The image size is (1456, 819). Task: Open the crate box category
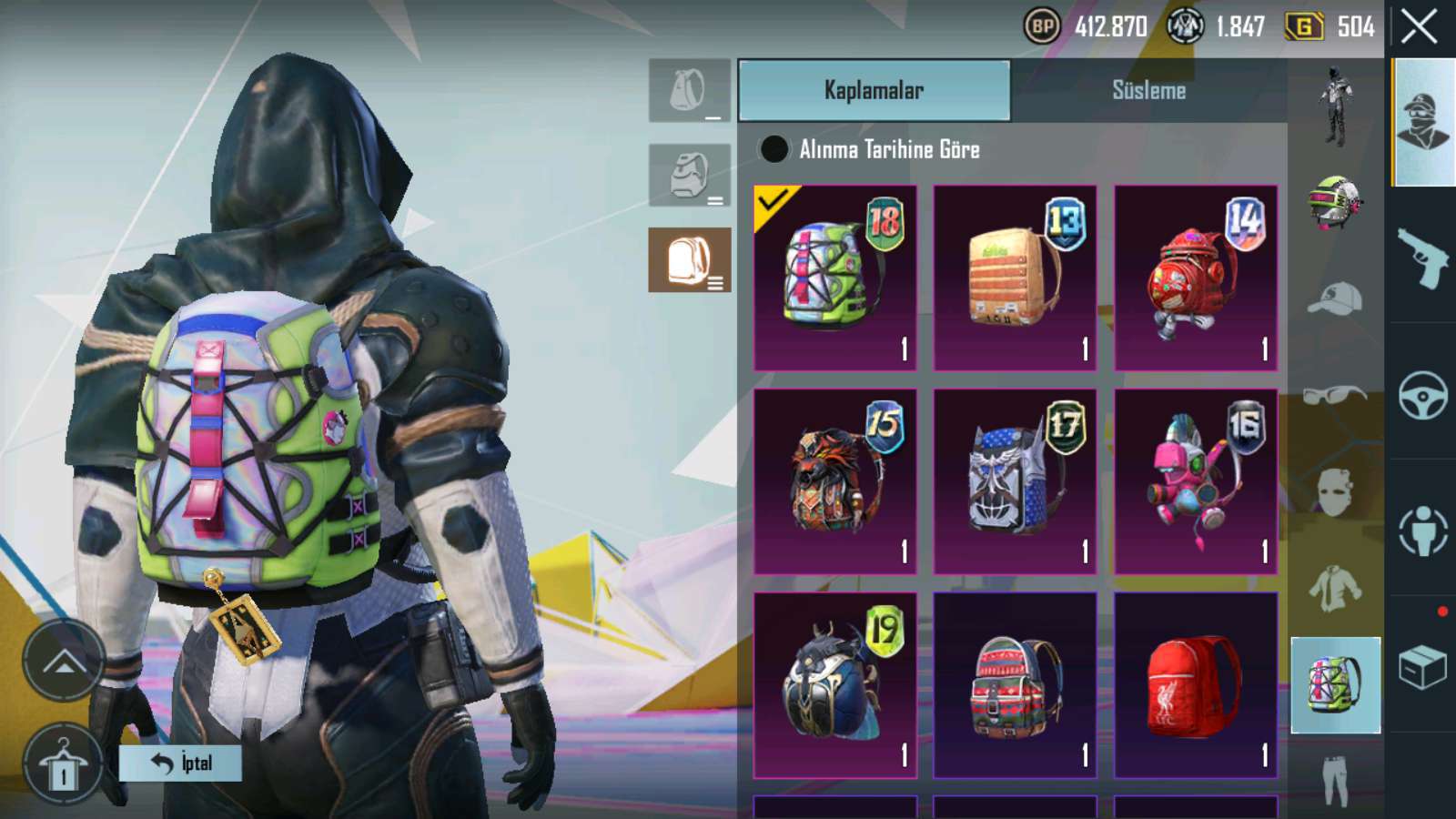tap(1422, 669)
